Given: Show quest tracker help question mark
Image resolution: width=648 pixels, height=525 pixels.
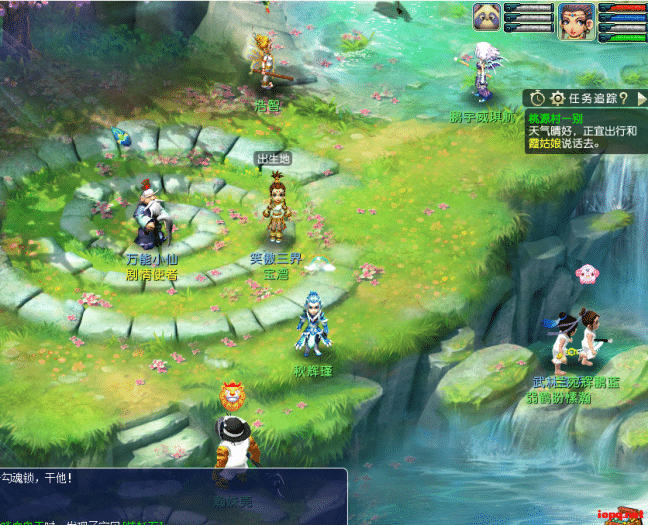Looking at the screenshot, I should tap(623, 98).
